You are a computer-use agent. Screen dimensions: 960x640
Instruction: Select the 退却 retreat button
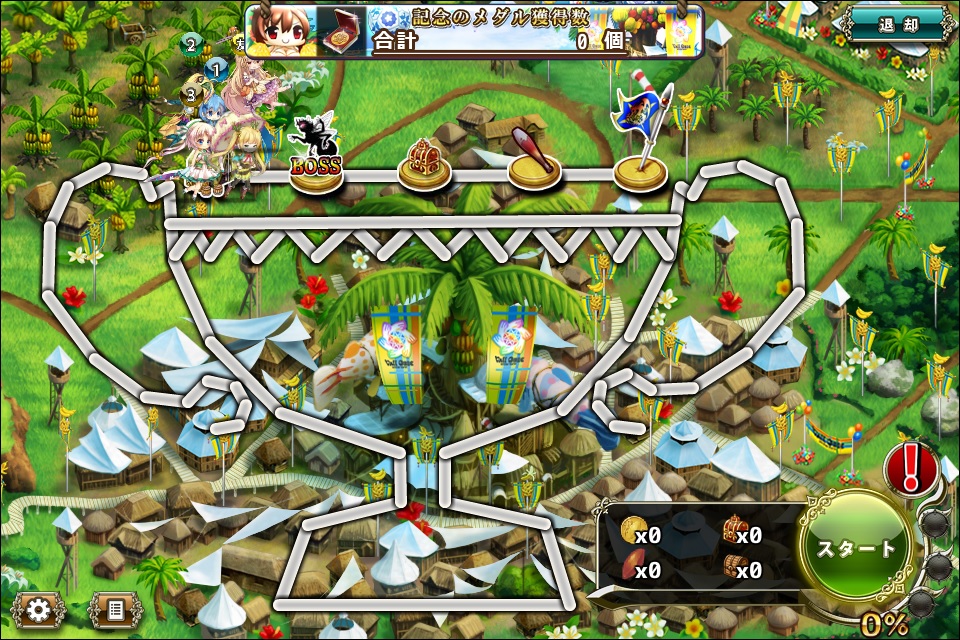tap(897, 24)
